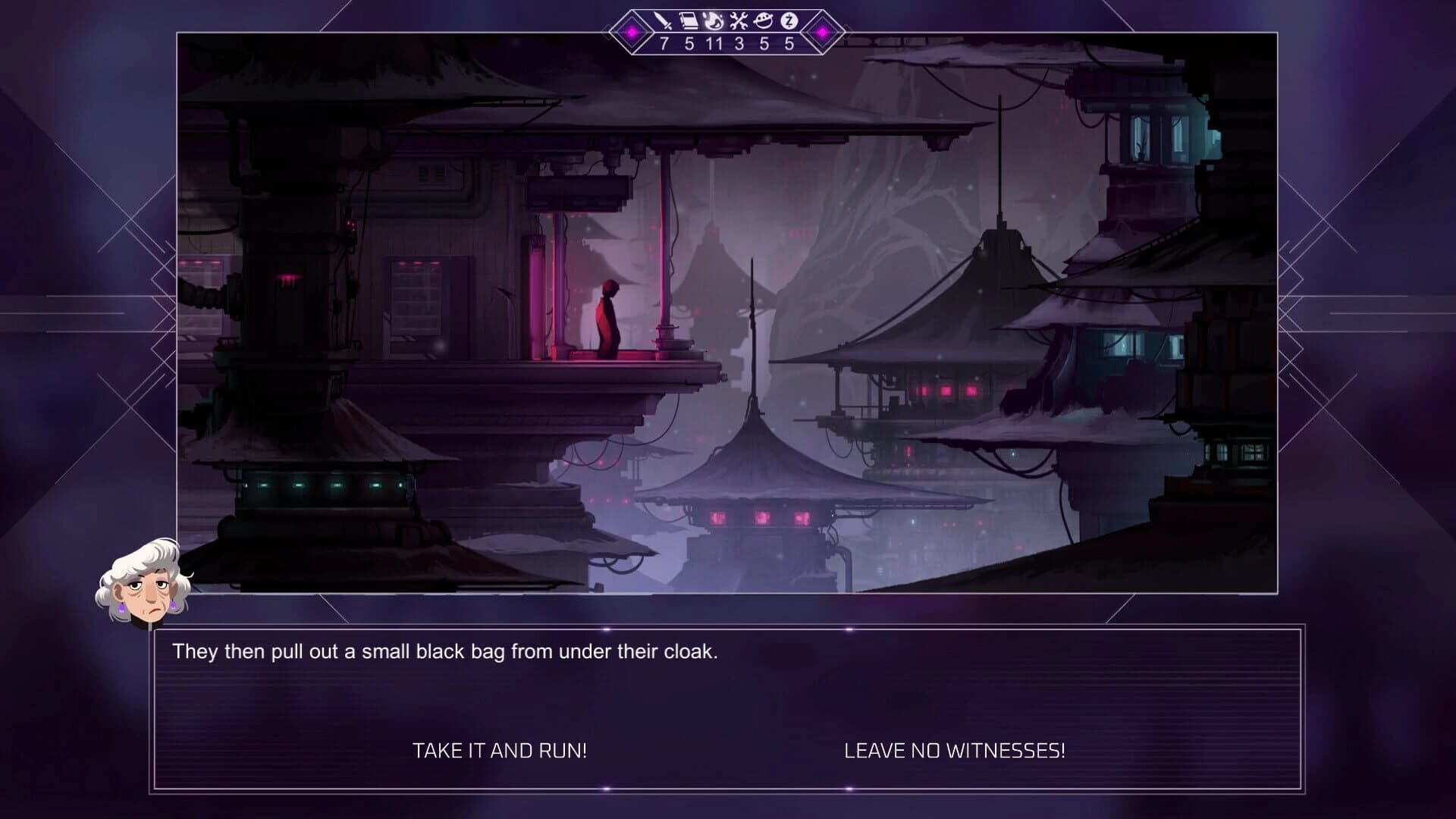
Task: Click the number 11 under the flame icon
Action: tap(714, 43)
